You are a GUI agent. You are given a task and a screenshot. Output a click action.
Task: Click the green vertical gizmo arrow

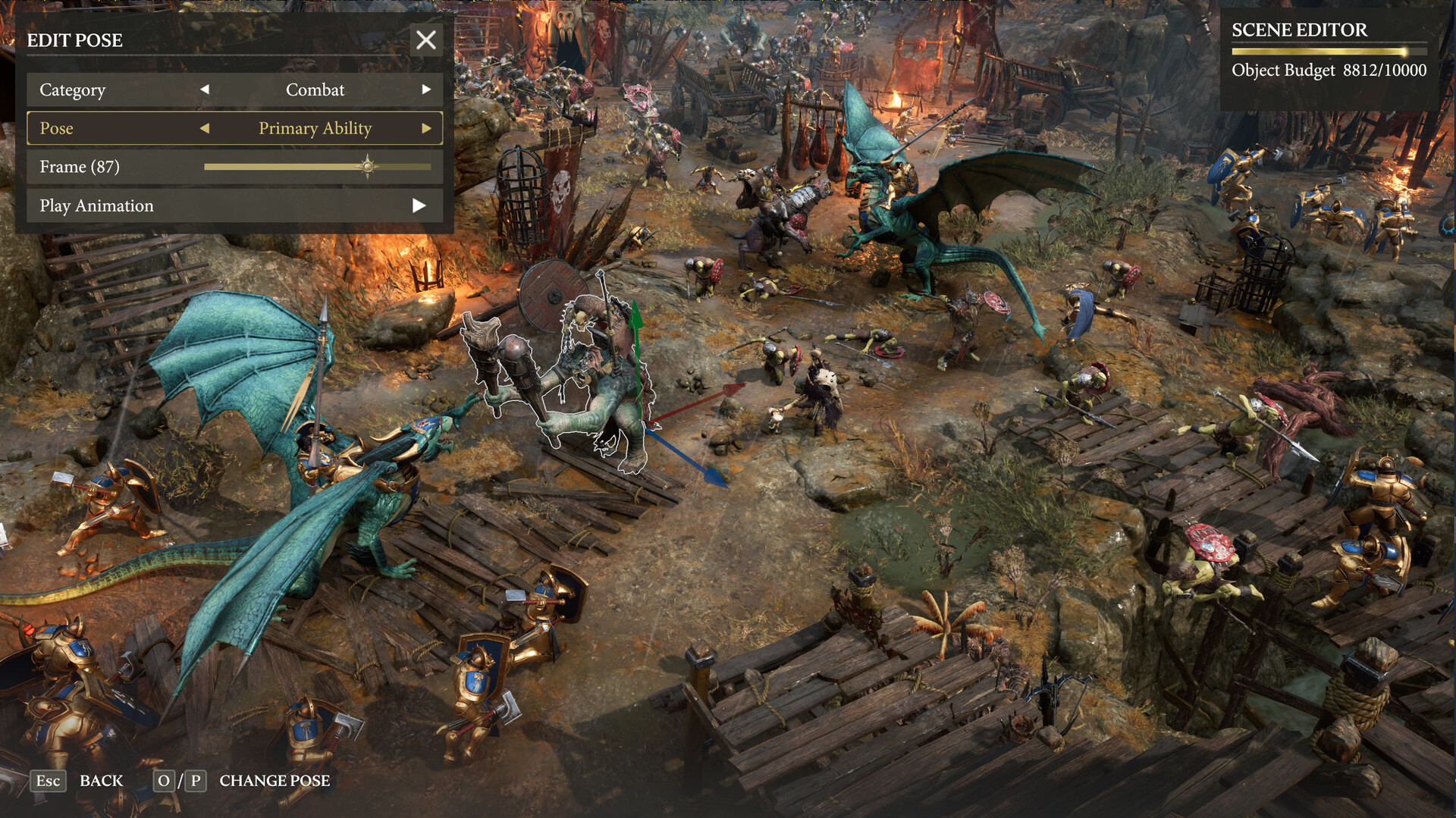click(637, 322)
